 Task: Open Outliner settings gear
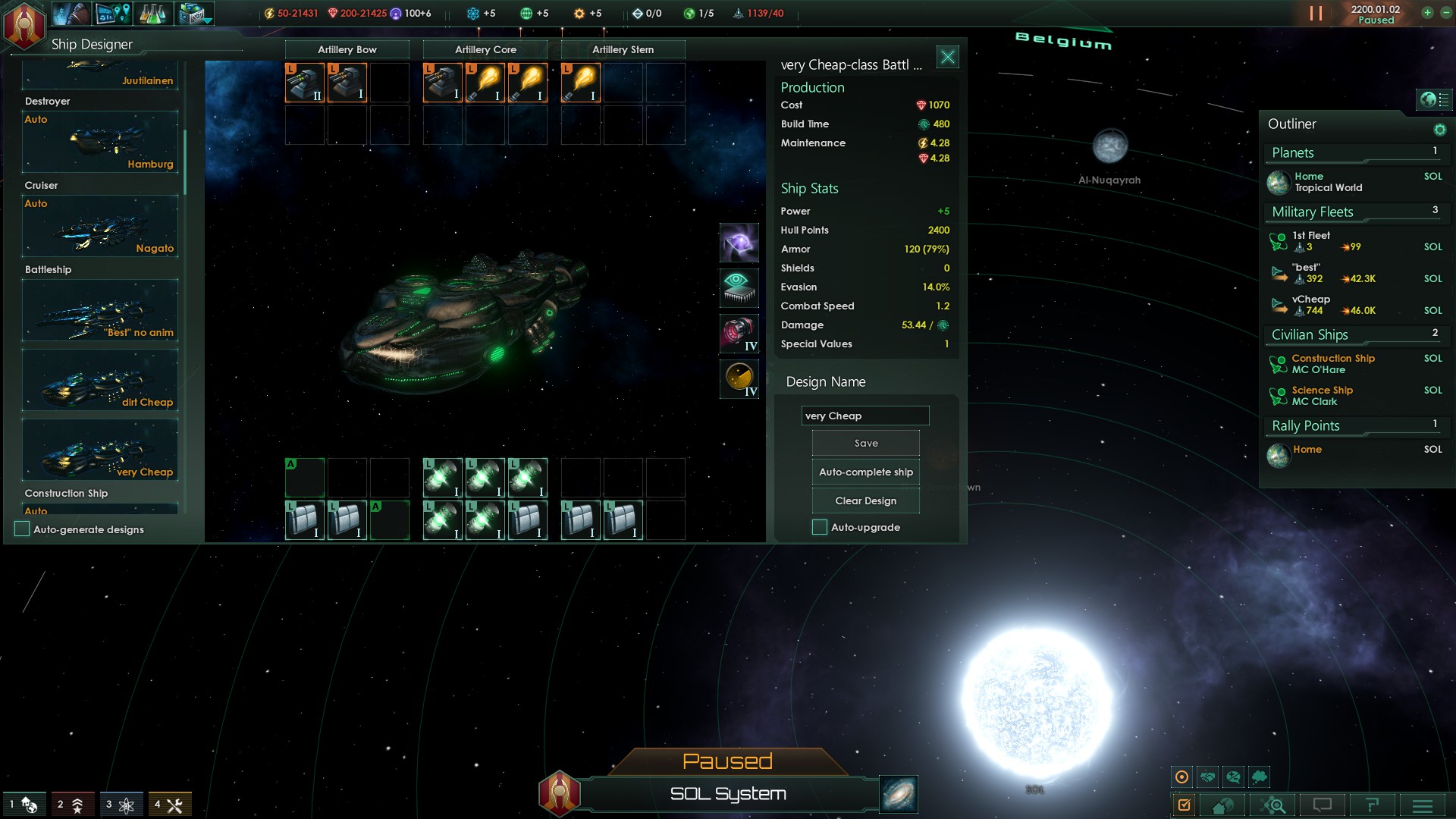coord(1439,130)
